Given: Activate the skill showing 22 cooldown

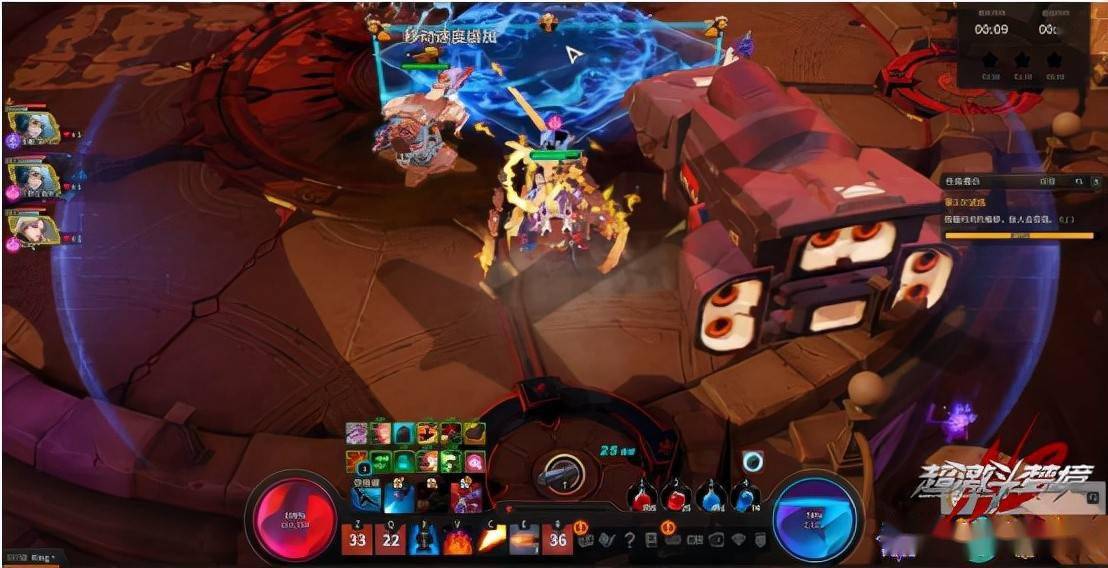Looking at the screenshot, I should 392,540.
